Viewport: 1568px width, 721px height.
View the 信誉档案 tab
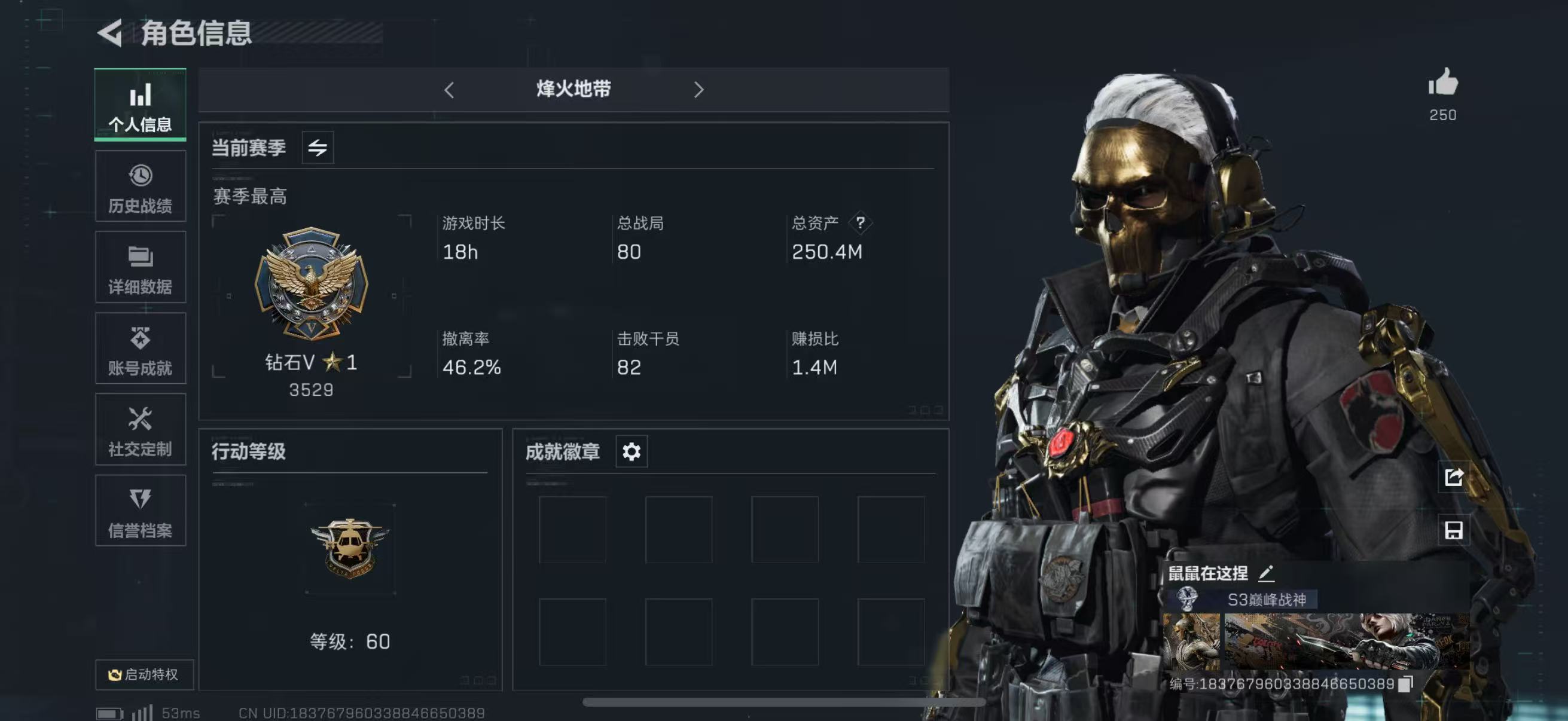(140, 511)
